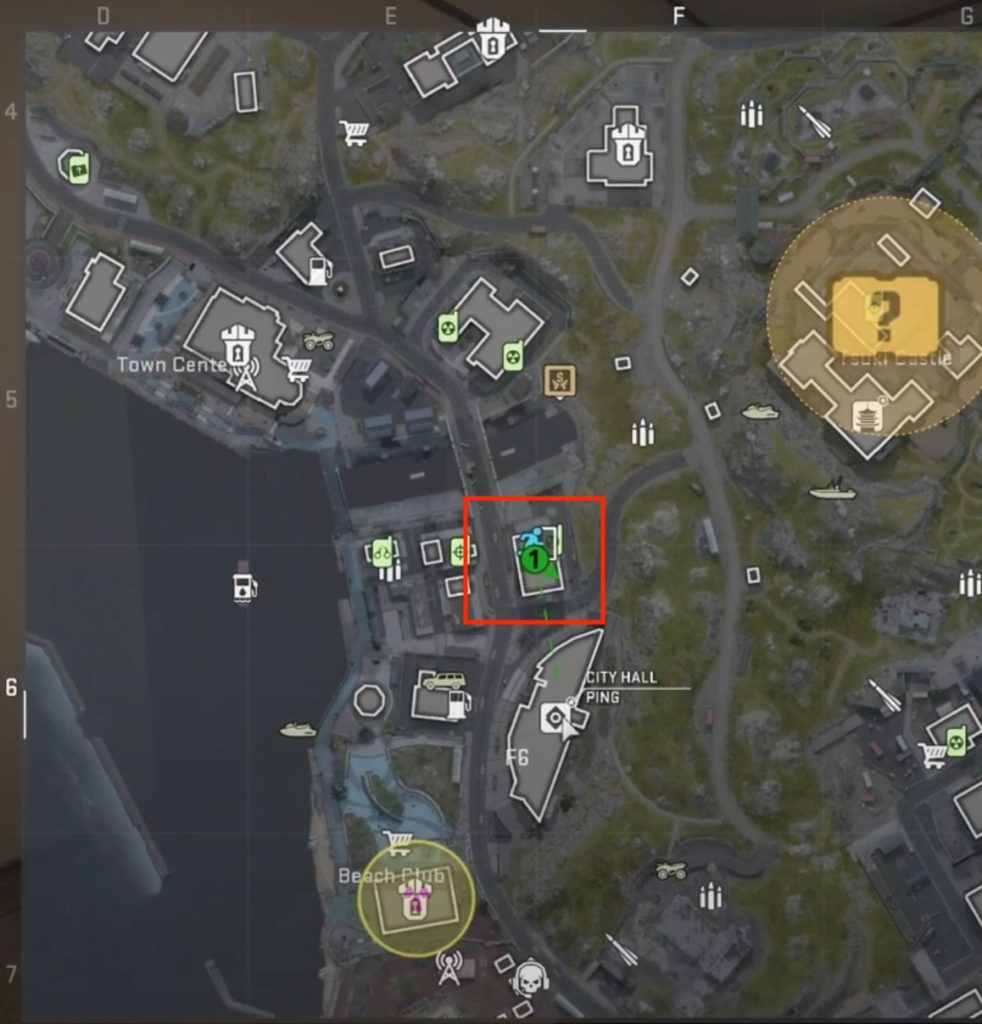Click the SUV vehicle icon

444,681
